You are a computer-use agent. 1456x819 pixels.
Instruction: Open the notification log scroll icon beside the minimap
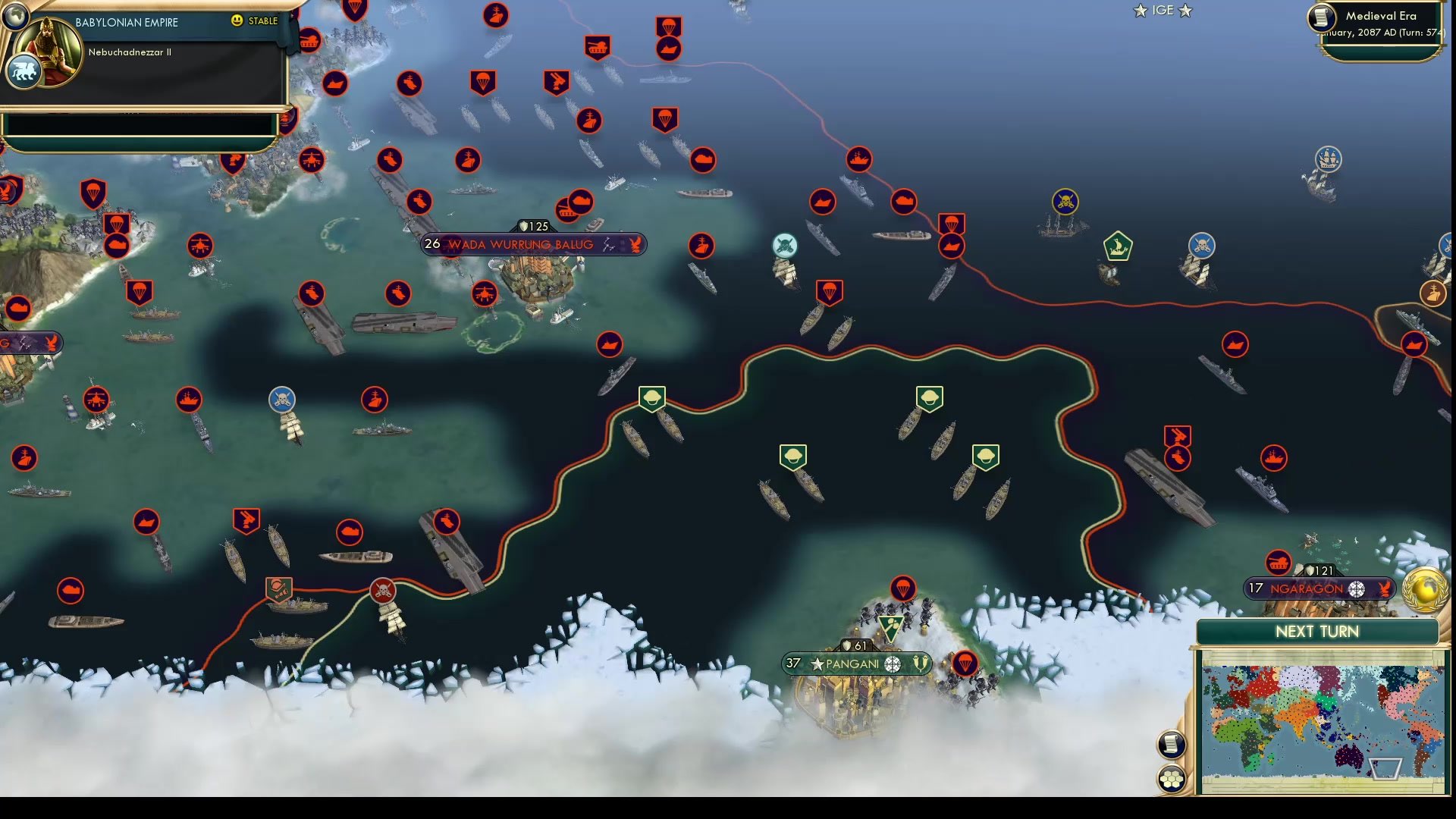click(1170, 743)
